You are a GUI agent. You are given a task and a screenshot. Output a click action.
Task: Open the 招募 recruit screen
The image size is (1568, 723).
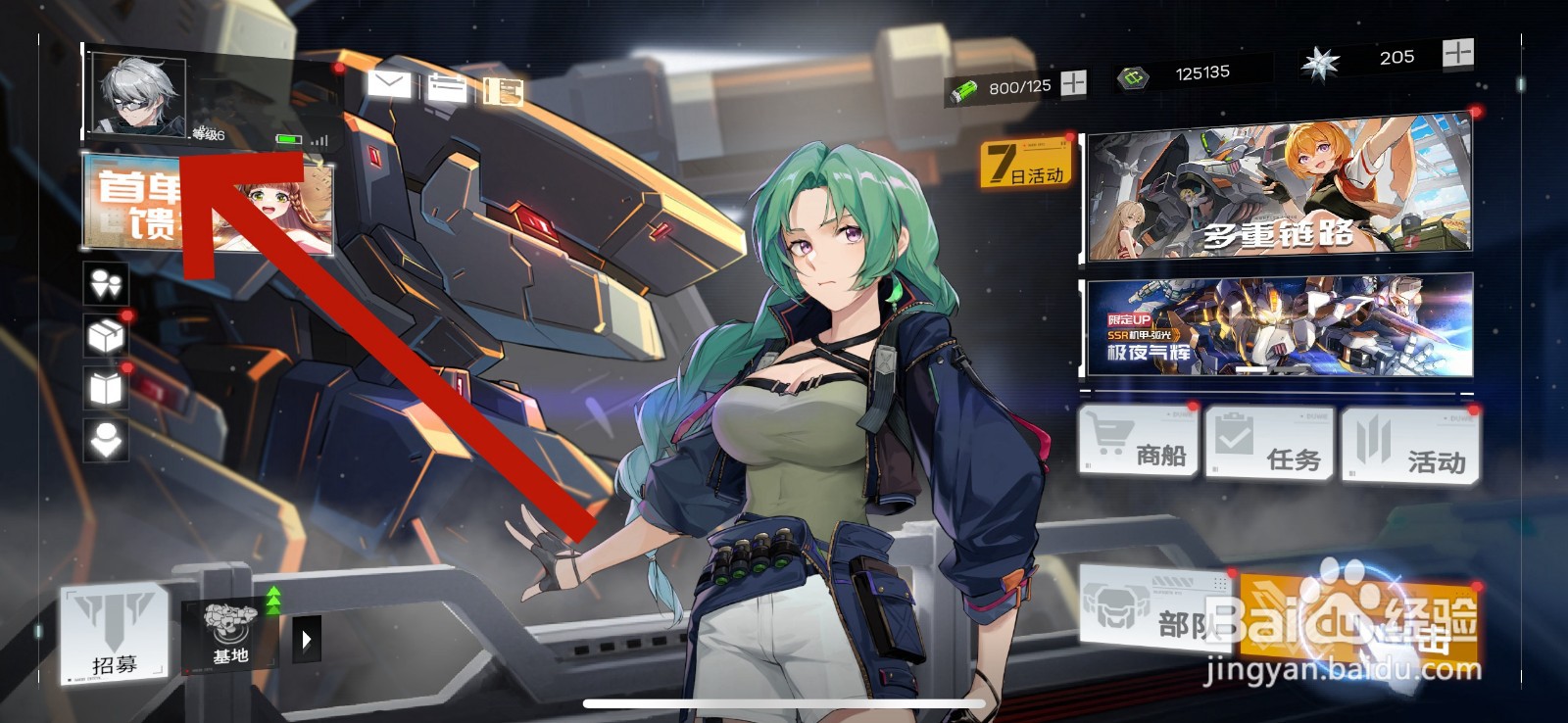114,634
